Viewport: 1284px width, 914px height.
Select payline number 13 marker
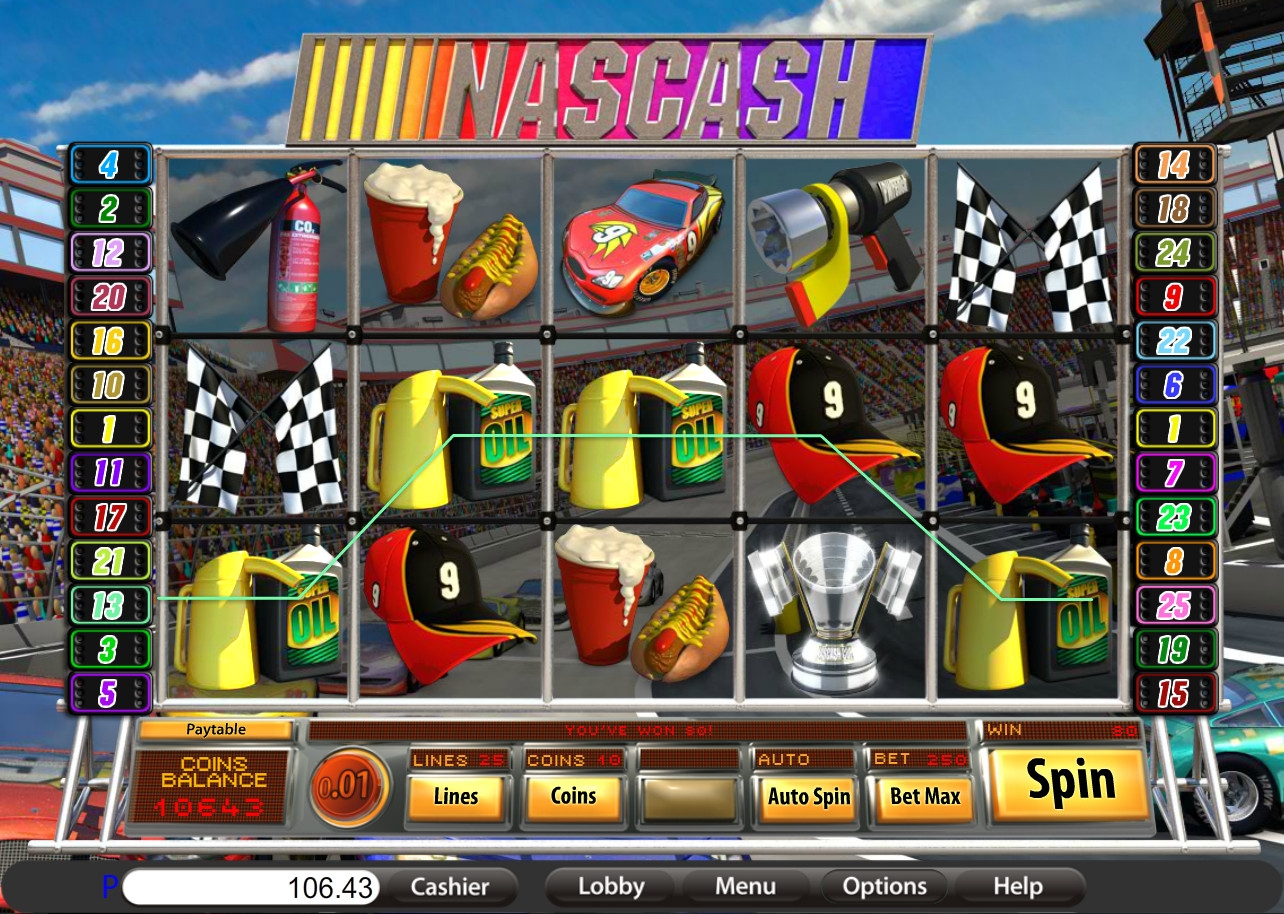[109, 605]
